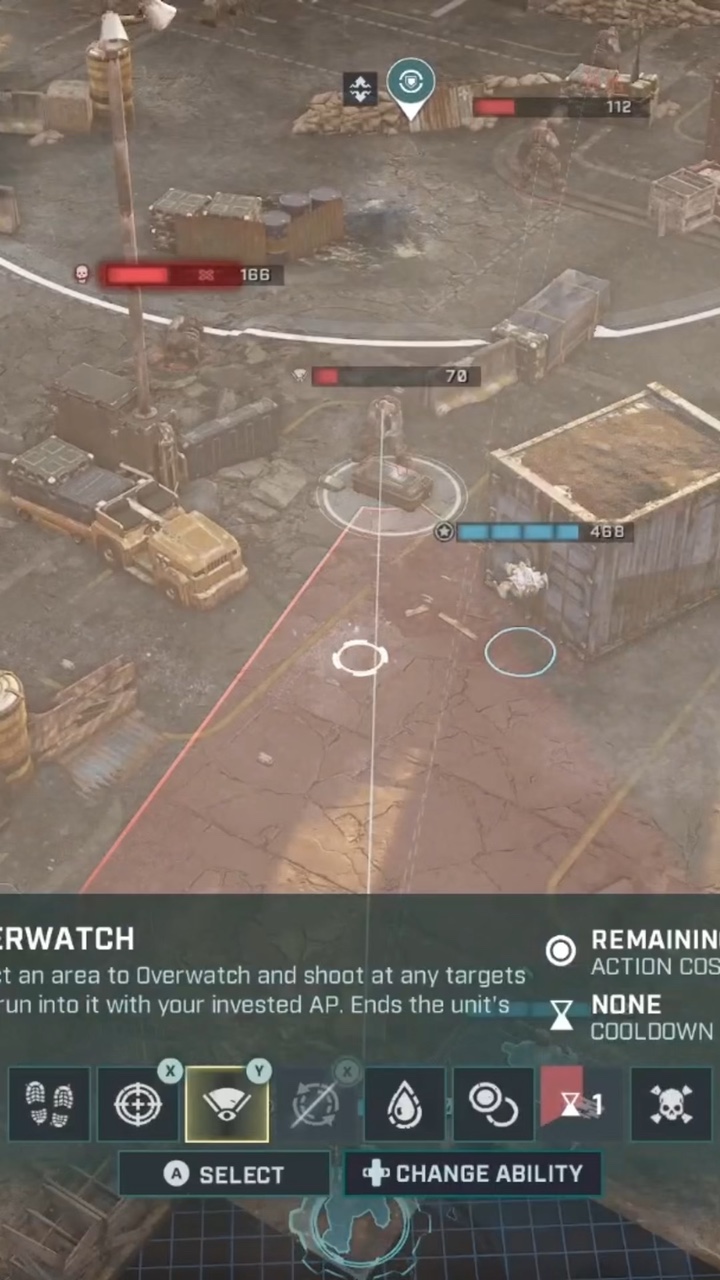Image resolution: width=720 pixels, height=1280 pixels.
Task: Confirm with the Select button
Action: click(224, 1174)
